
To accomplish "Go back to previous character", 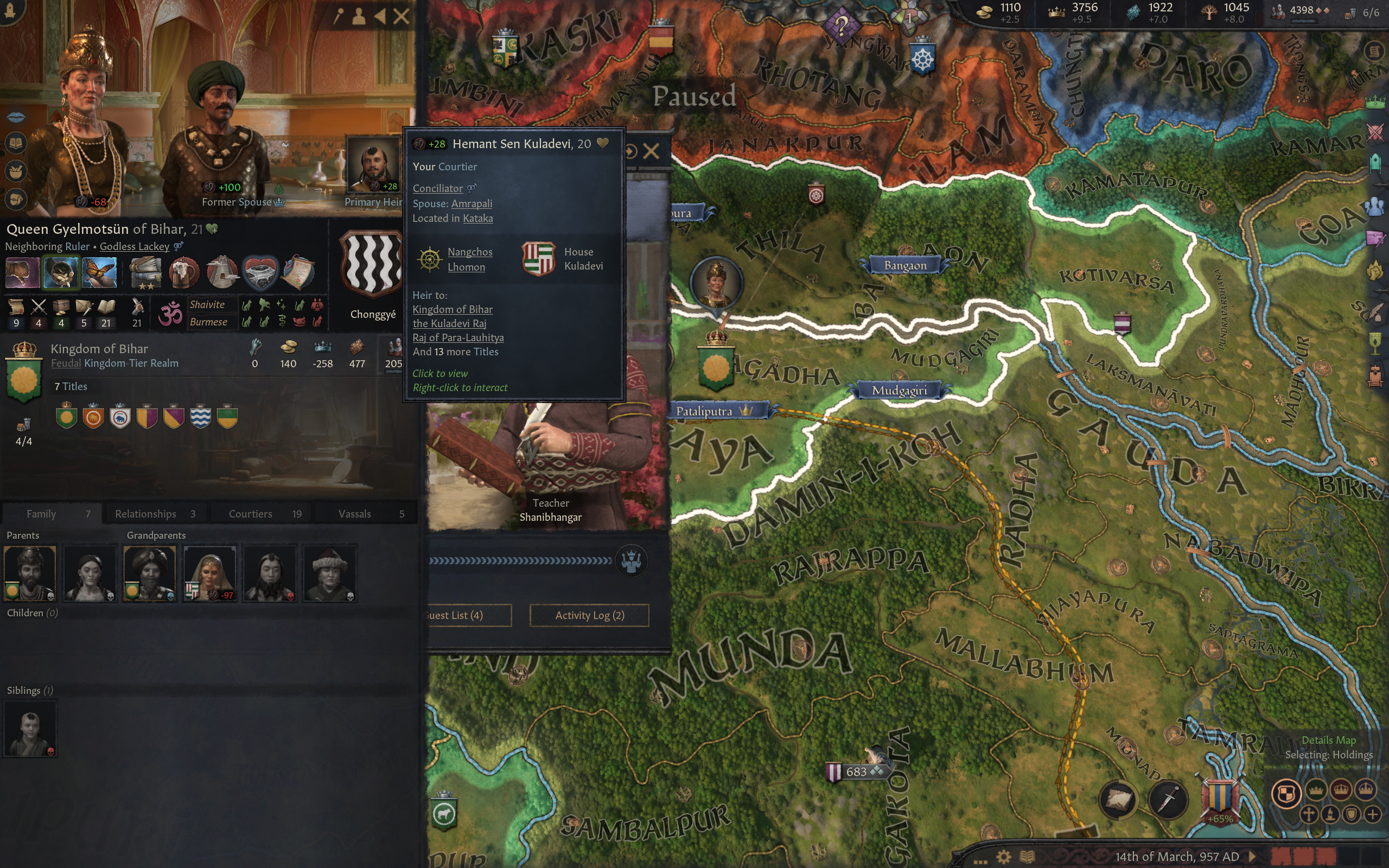I will pos(380,16).
